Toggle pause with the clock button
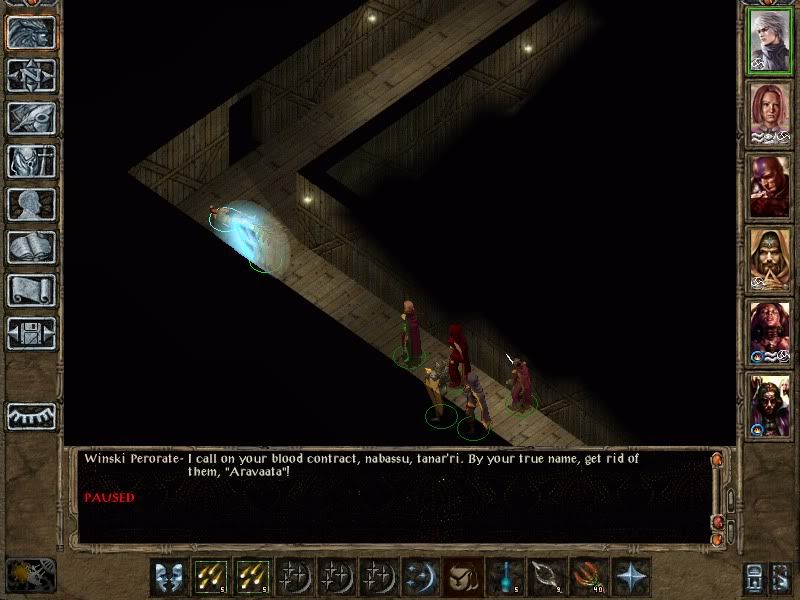Image resolution: width=800 pixels, height=600 pixels. pyautogui.click(x=30, y=575)
